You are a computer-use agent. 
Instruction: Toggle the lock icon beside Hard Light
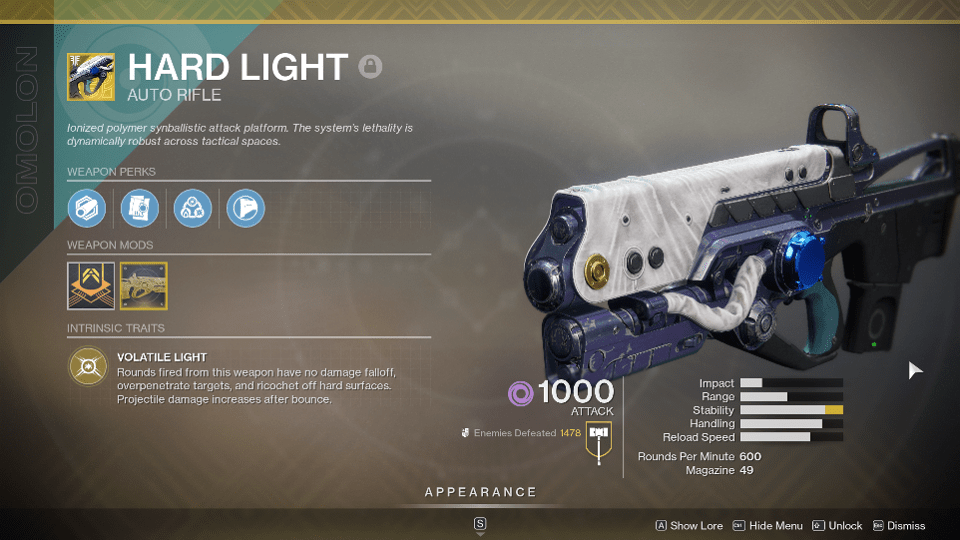click(371, 68)
